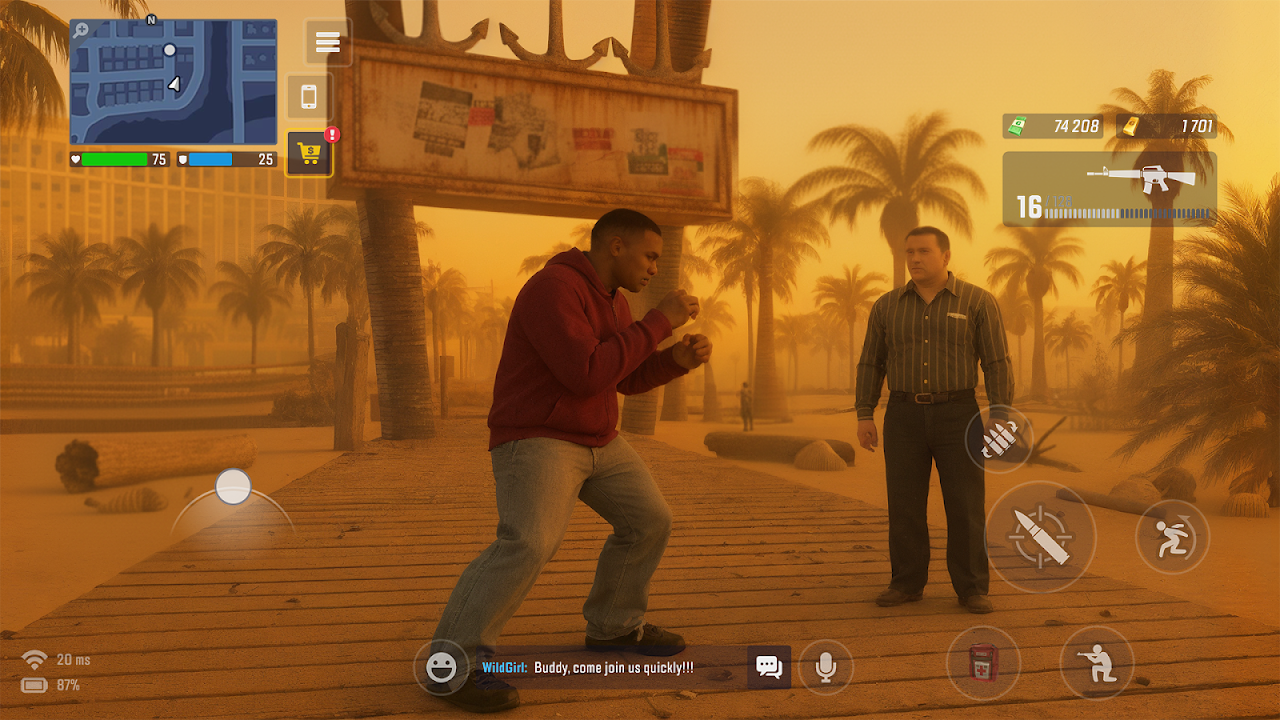1280x720 pixels.
Task: Toggle crouch with the kneeling shooter button
Action: (1097, 662)
